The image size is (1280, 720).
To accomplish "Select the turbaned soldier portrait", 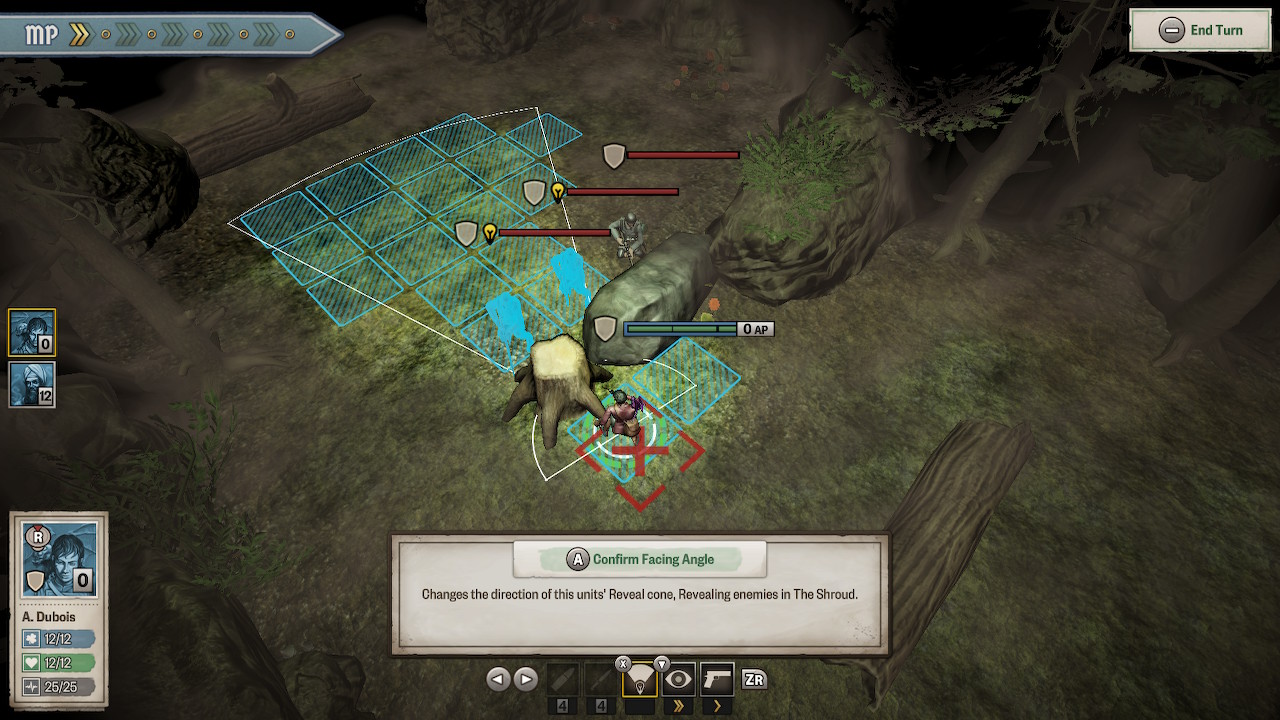I will [x=32, y=384].
